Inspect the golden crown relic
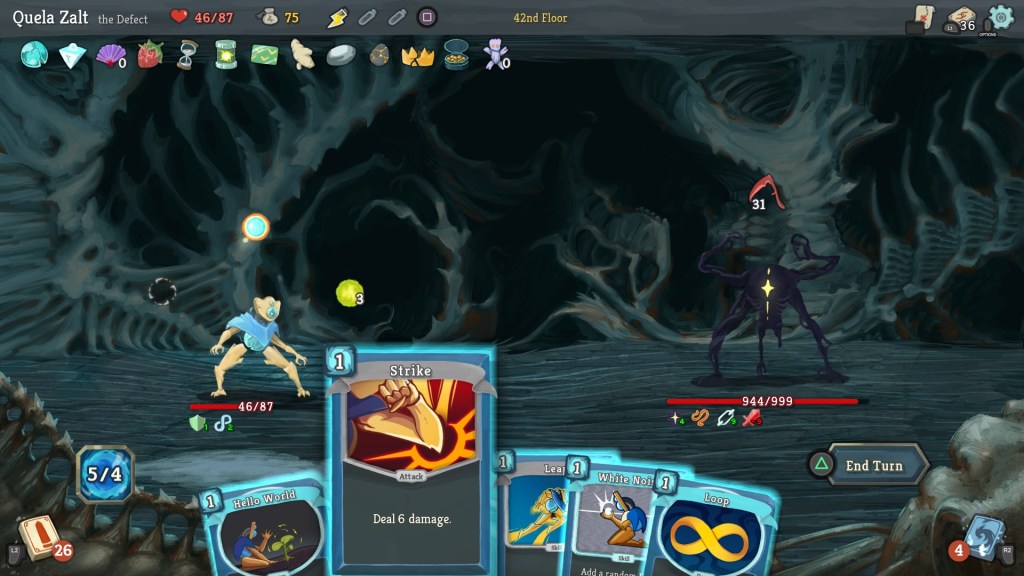Screen dimensions: 1024x576 [417, 55]
